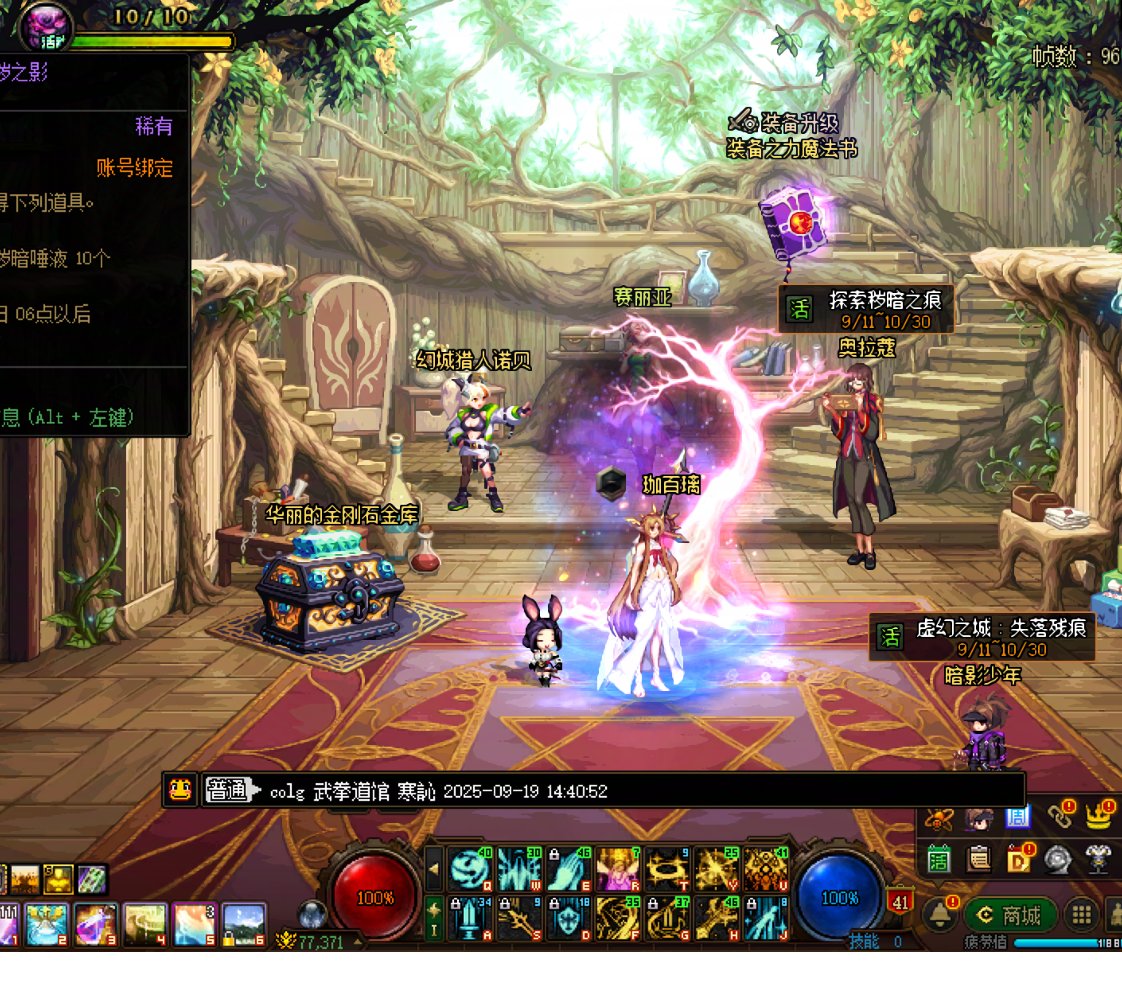Switch the 普通 chat channel selector
Image resolution: width=1122 pixels, height=985 pixels.
coord(227,791)
